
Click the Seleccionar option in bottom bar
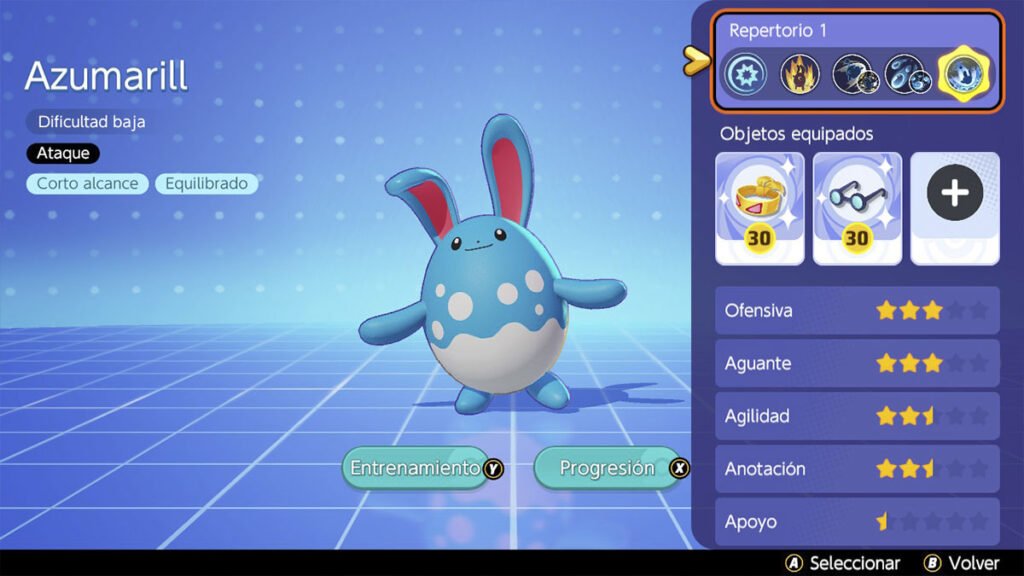coord(844,563)
